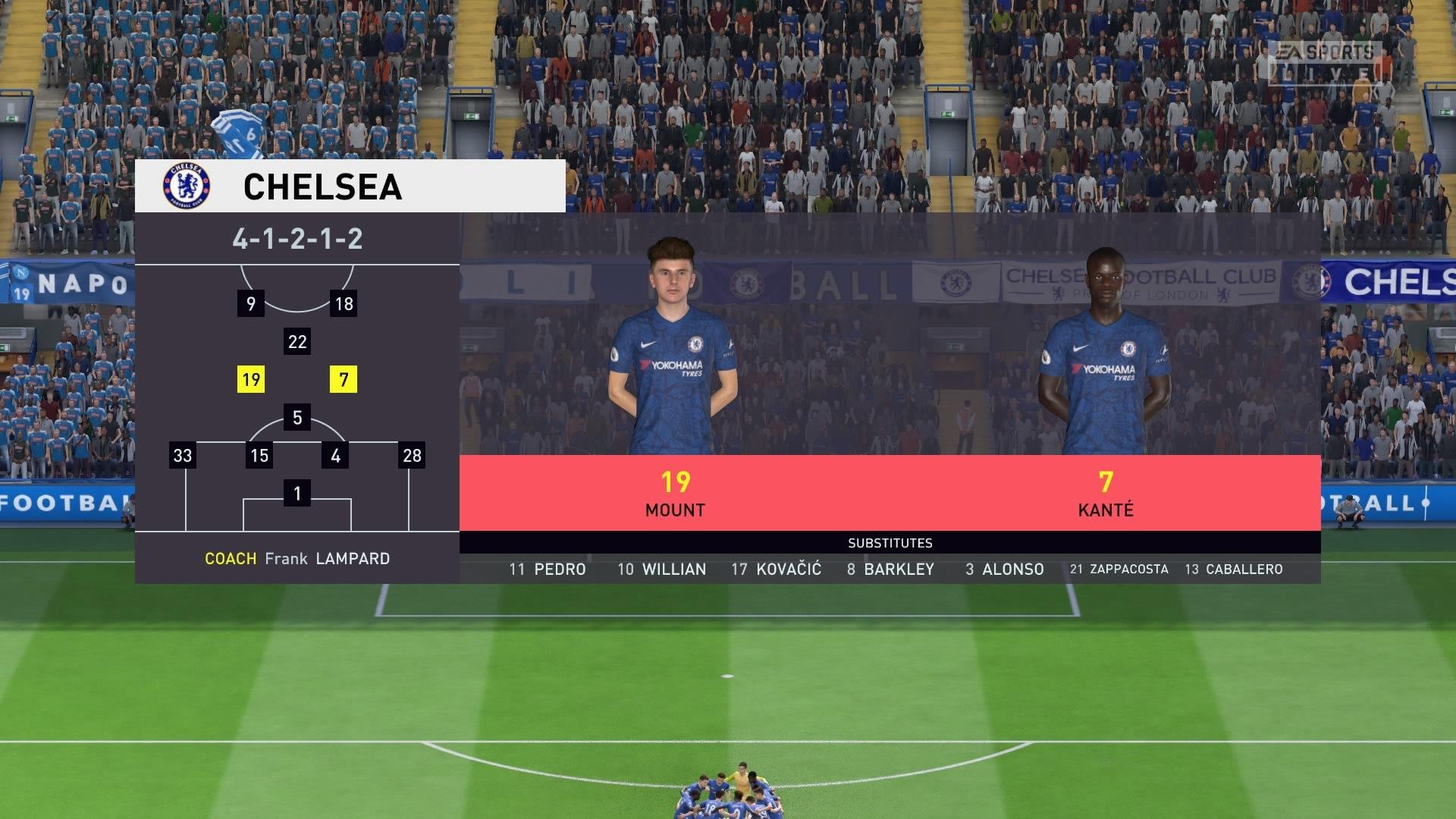1456x819 pixels.
Task: Click the Chelsea club crest
Action: point(187,187)
